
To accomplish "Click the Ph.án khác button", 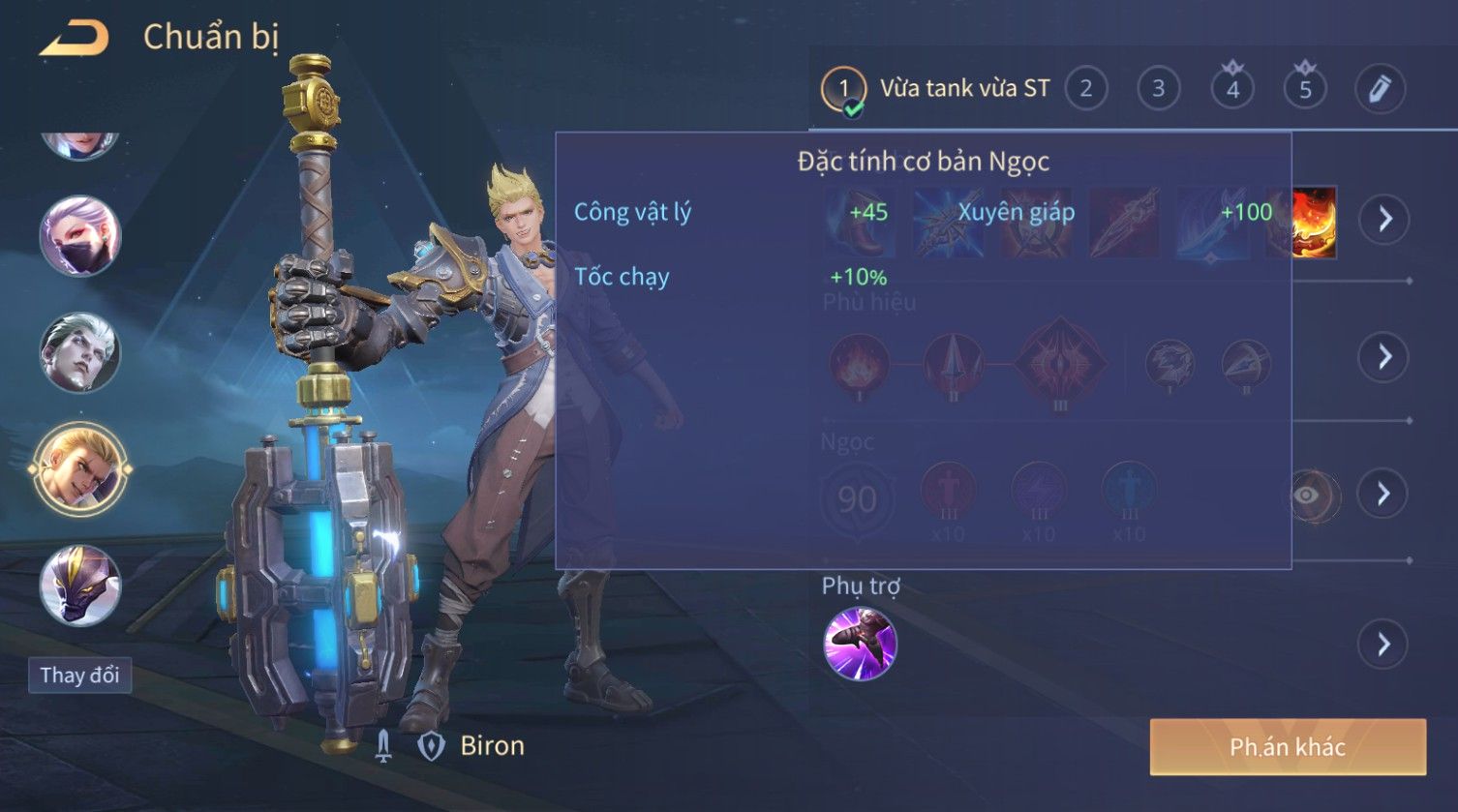I will [x=1288, y=747].
